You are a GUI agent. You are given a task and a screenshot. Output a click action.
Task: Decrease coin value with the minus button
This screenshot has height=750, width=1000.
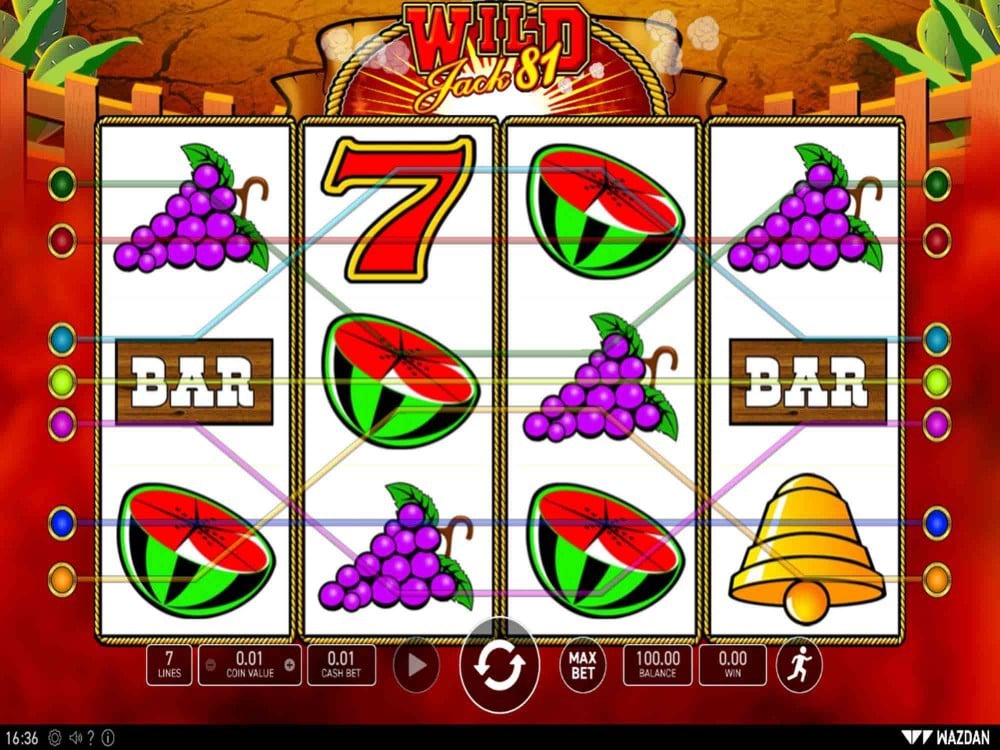point(210,664)
